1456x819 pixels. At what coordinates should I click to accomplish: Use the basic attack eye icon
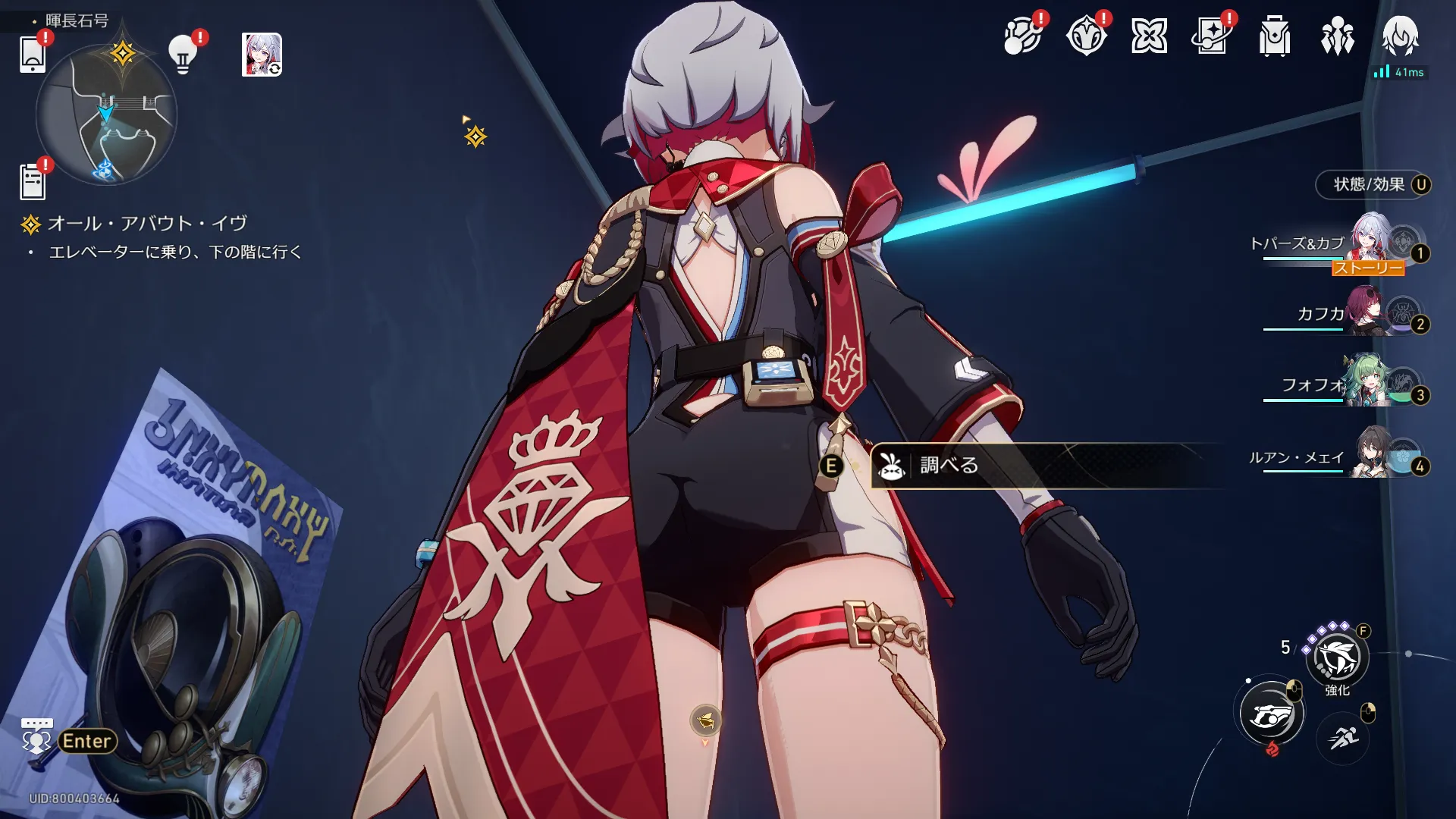click(1271, 714)
